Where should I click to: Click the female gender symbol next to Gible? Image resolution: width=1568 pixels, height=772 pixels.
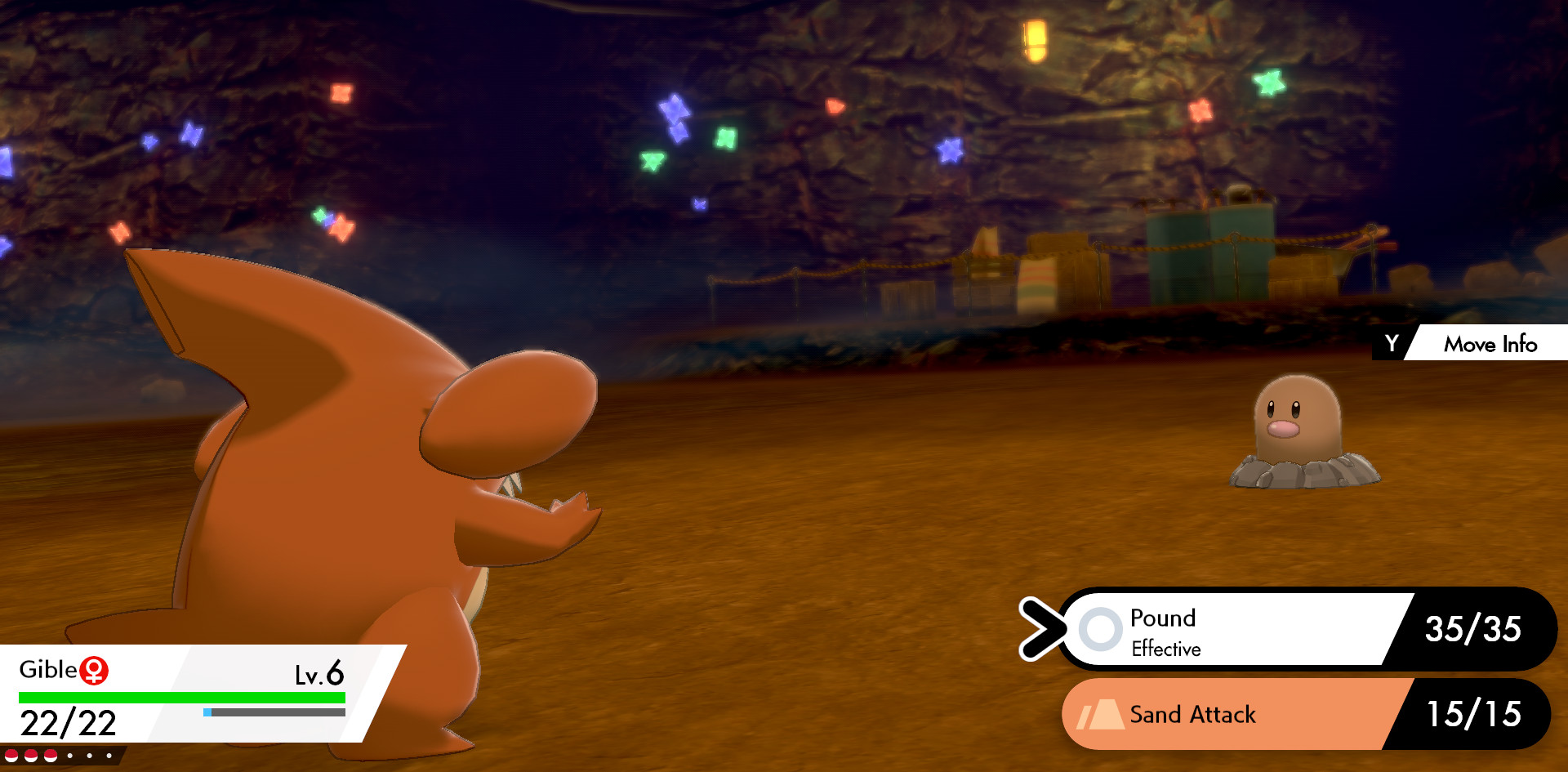96,669
